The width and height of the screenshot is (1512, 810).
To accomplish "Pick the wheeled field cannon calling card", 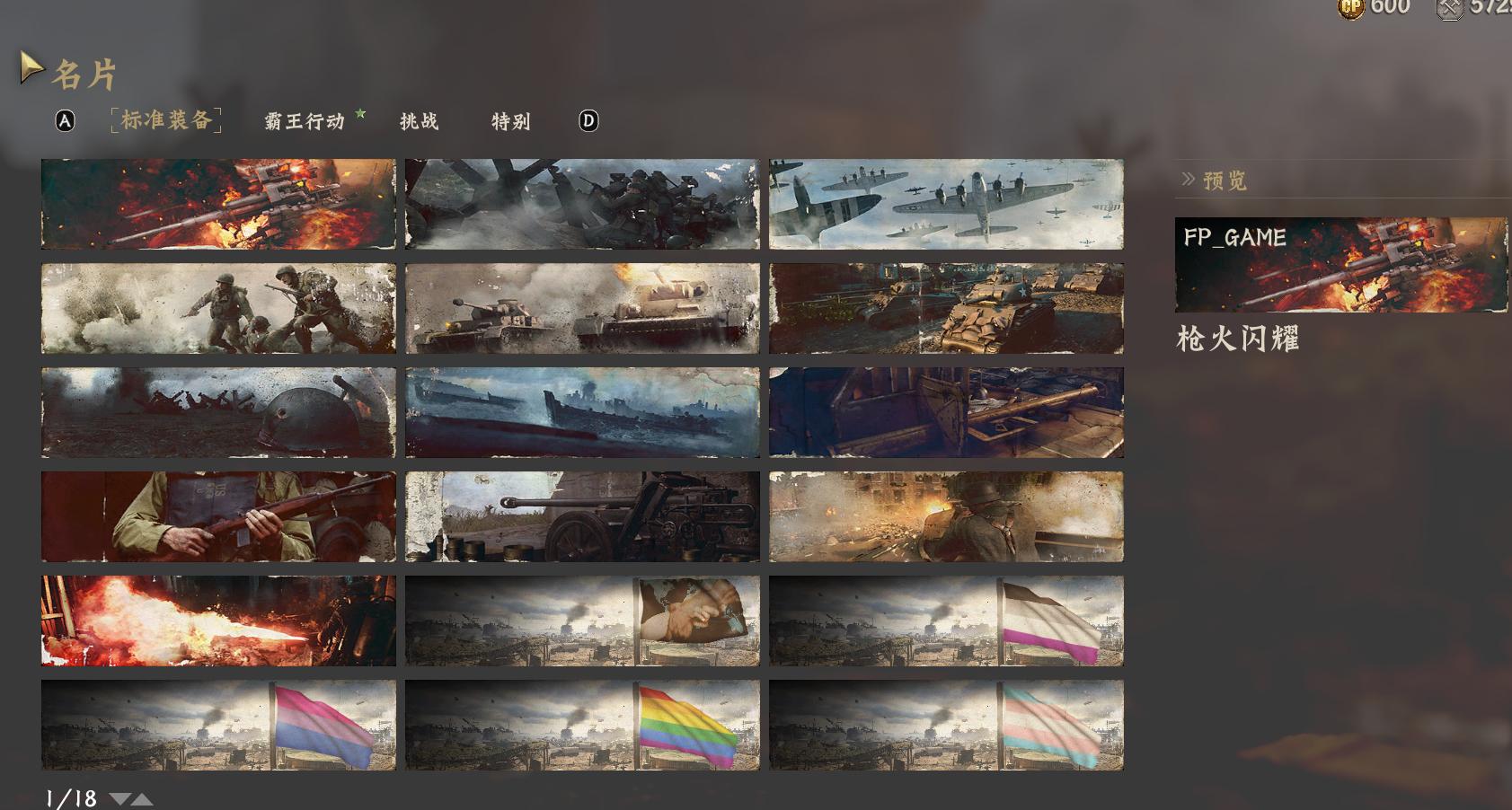I will pyautogui.click(x=582, y=516).
